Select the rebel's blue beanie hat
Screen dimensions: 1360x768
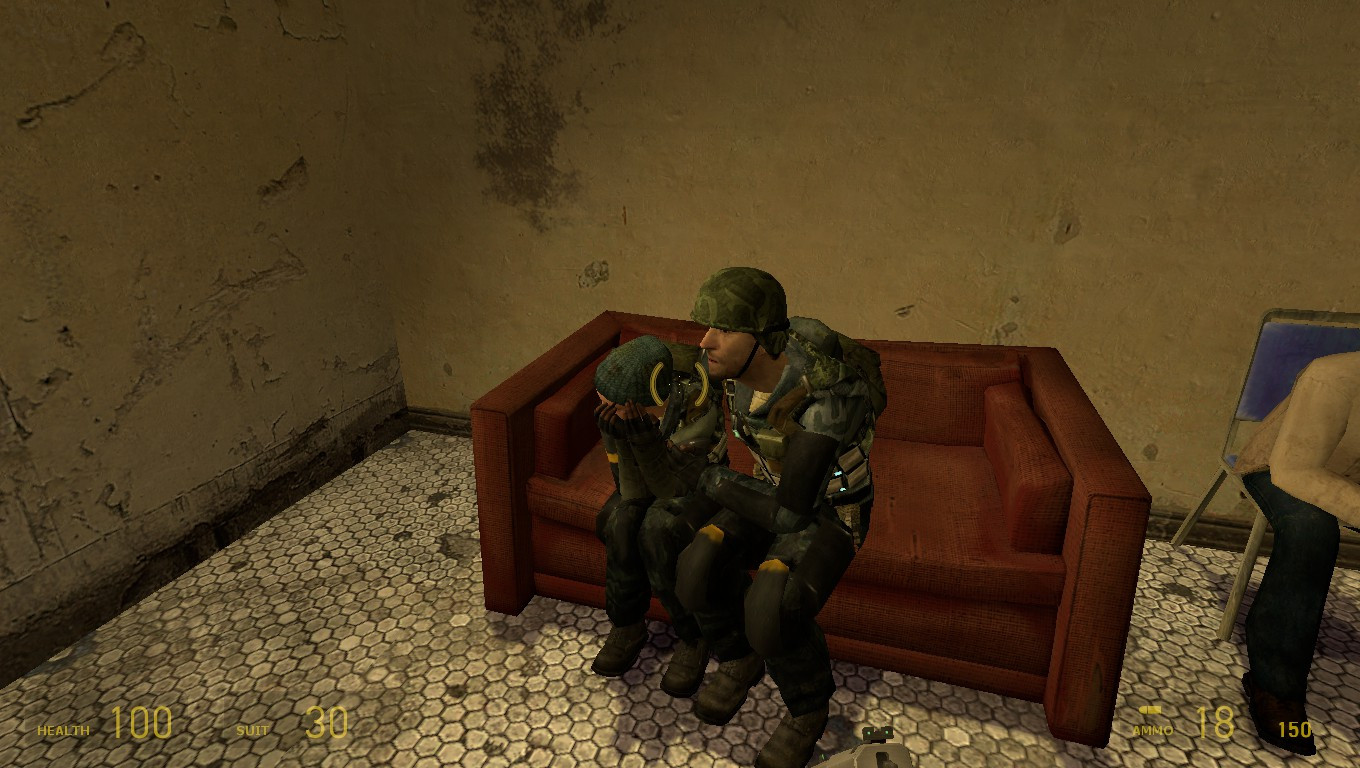(632, 370)
